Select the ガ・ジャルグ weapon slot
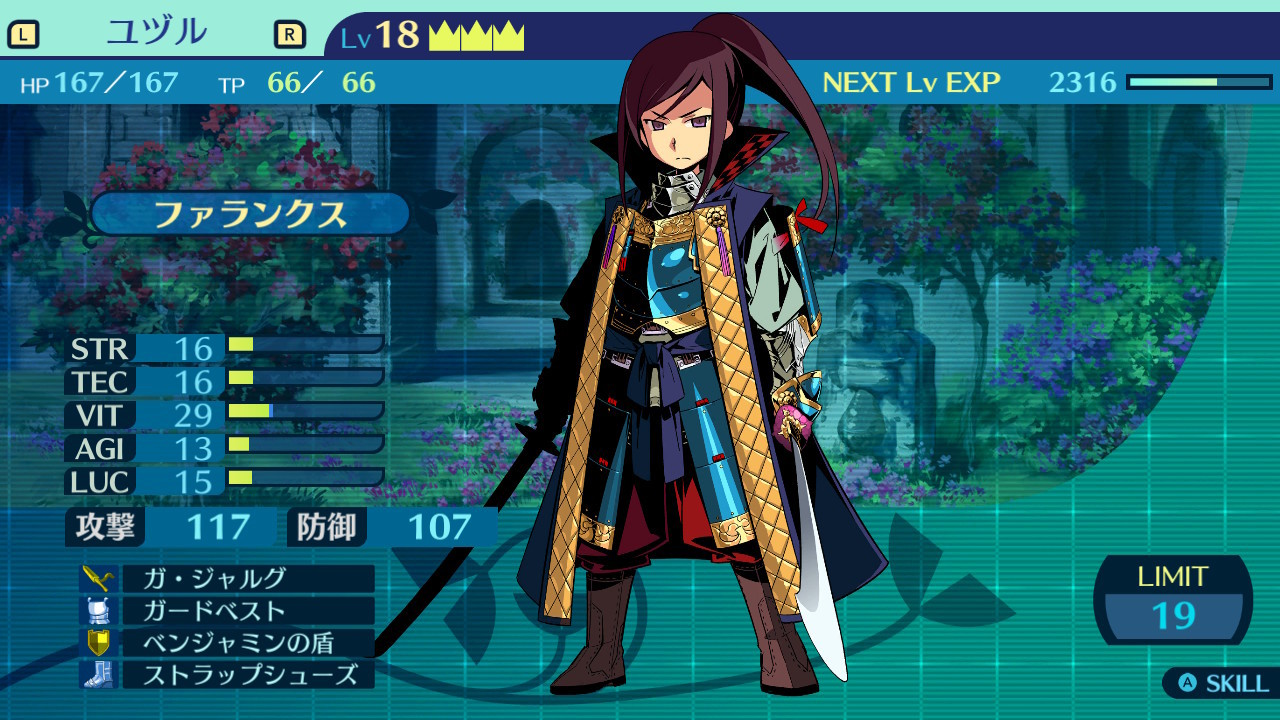This screenshot has width=1280, height=720. click(x=228, y=578)
